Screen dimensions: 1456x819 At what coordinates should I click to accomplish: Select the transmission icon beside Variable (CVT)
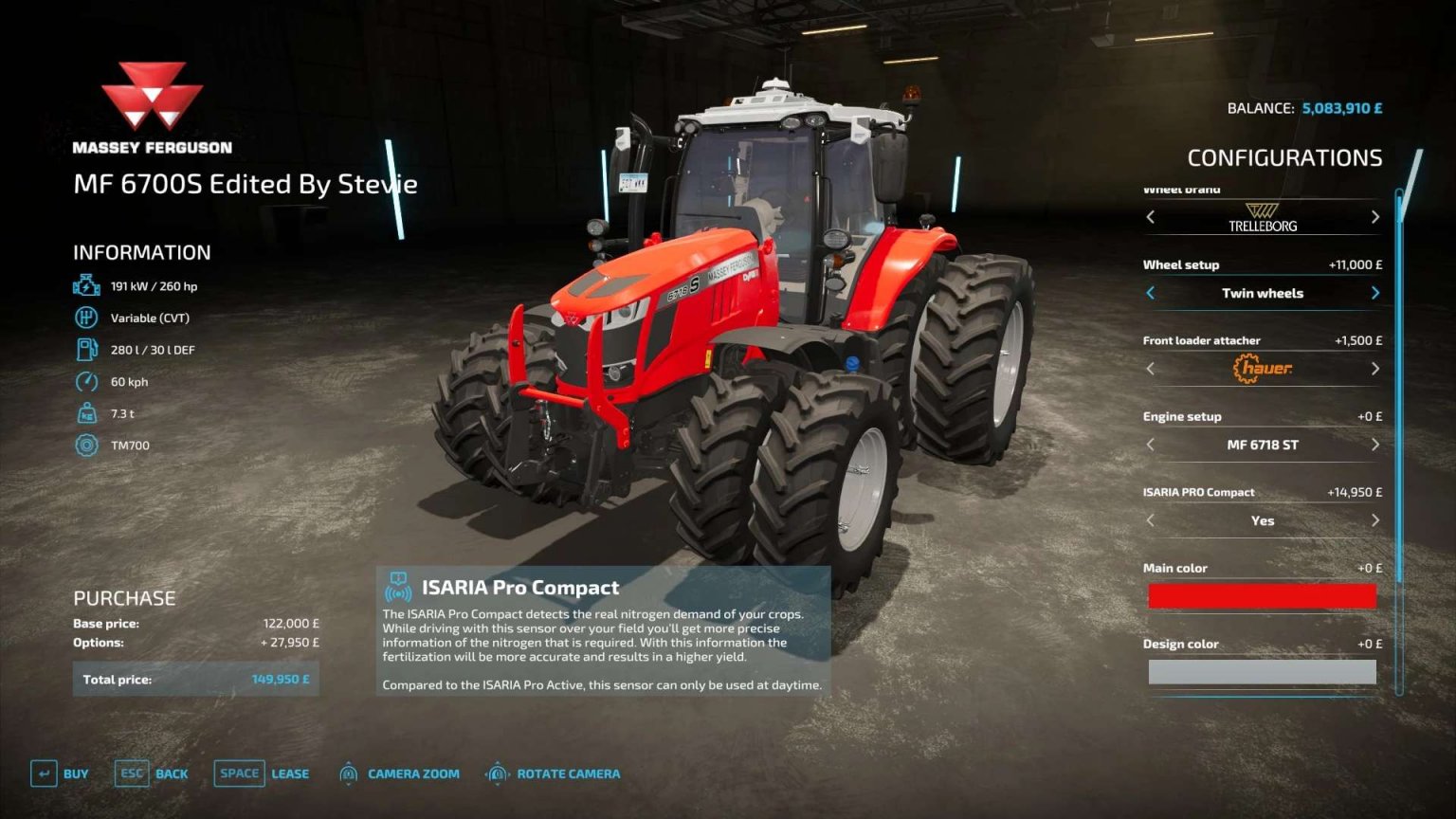[86, 317]
